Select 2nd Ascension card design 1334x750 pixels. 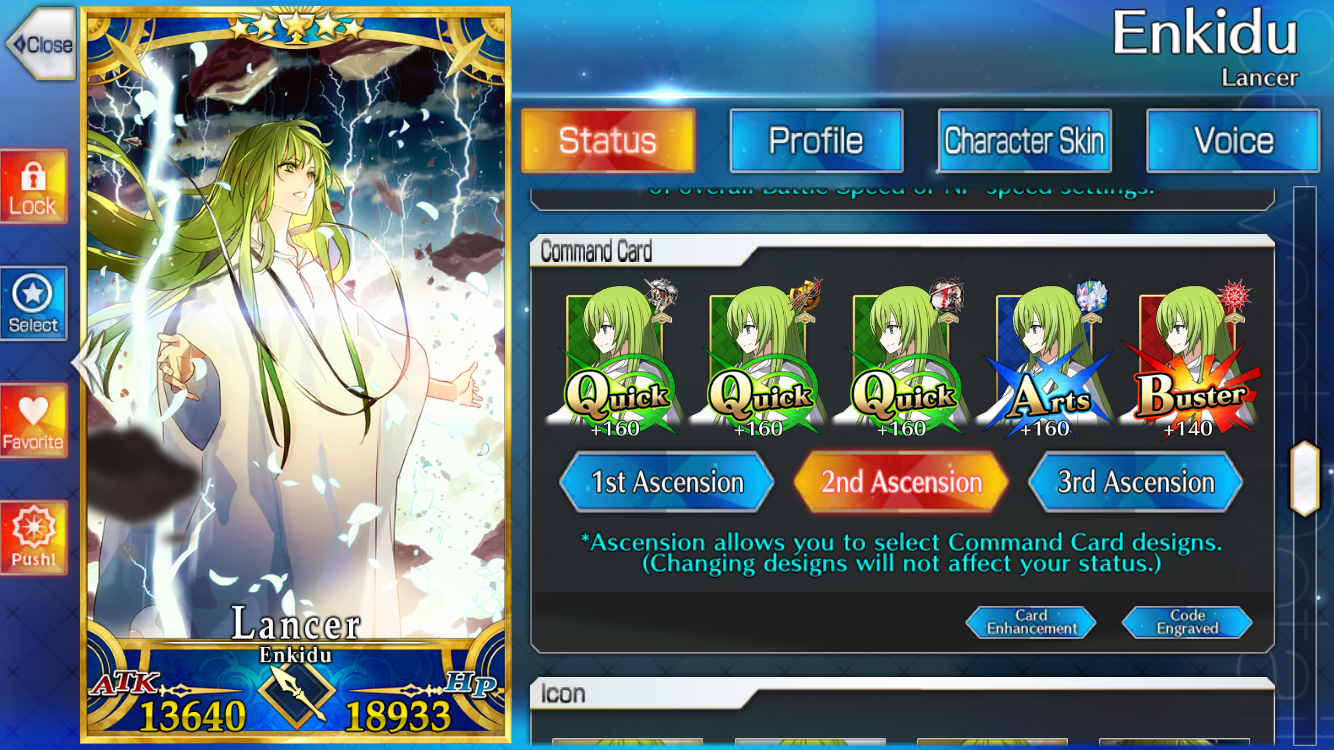pyautogui.click(x=901, y=482)
